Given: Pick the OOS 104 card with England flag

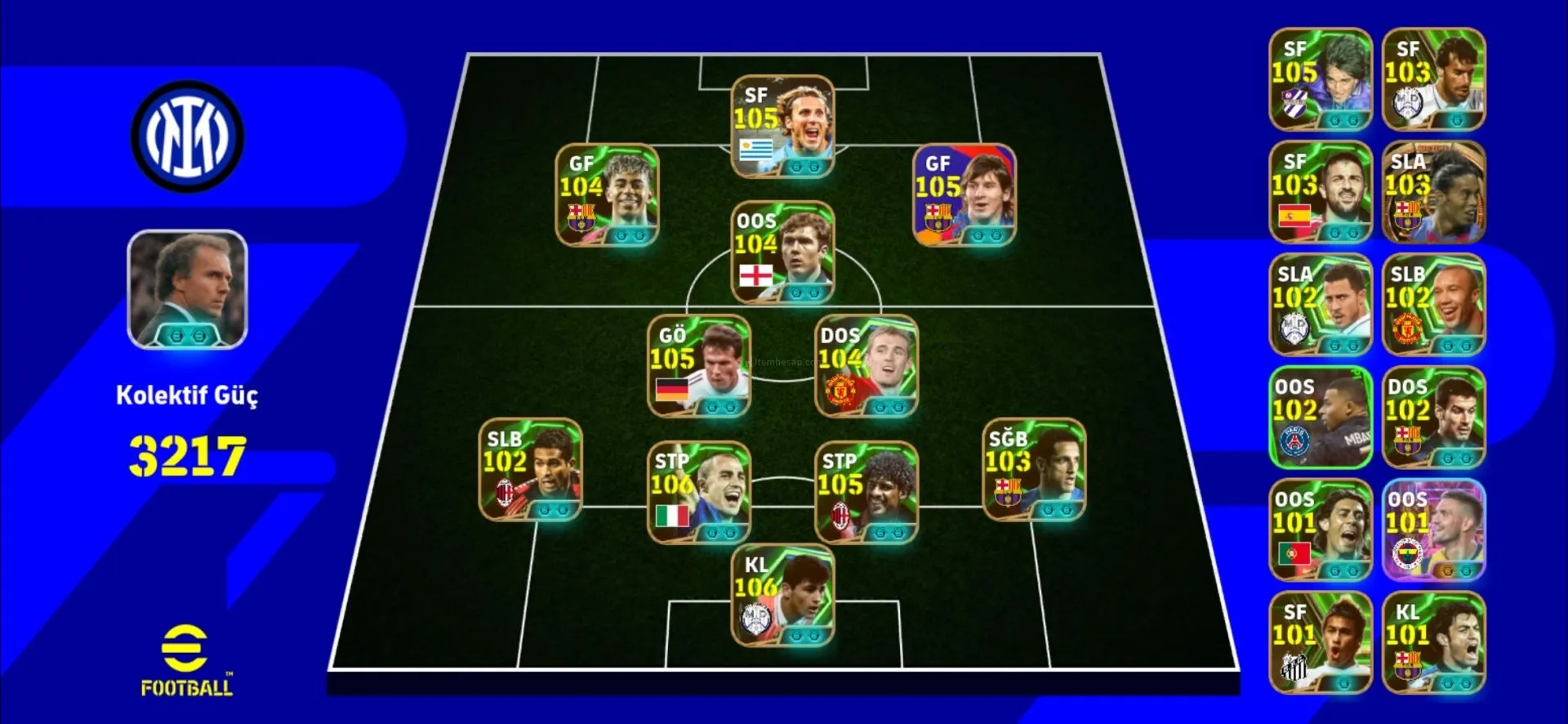Looking at the screenshot, I should (782, 253).
